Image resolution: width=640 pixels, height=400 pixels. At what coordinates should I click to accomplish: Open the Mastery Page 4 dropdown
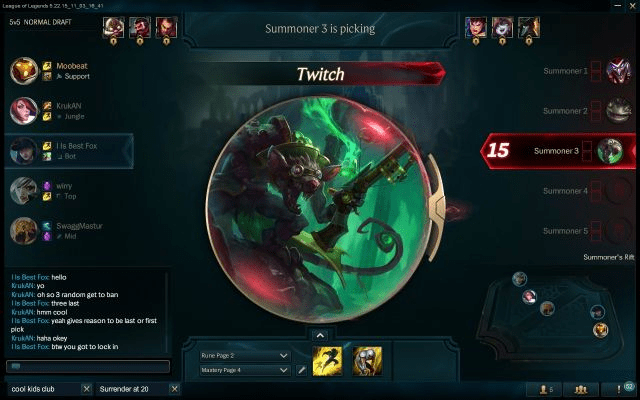click(x=243, y=370)
